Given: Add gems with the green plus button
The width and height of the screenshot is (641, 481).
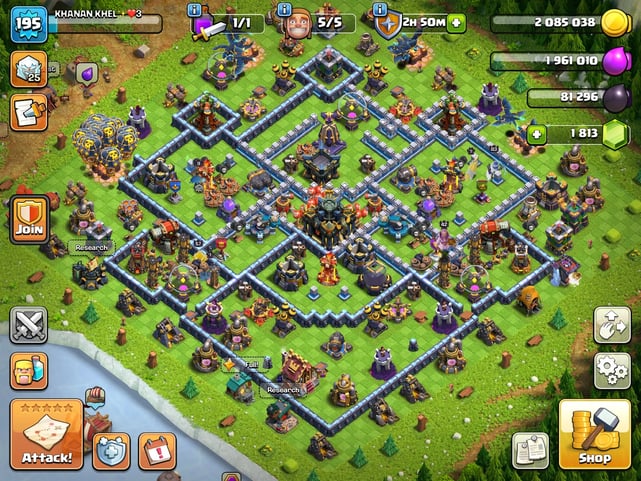Looking at the screenshot, I should tap(537, 133).
